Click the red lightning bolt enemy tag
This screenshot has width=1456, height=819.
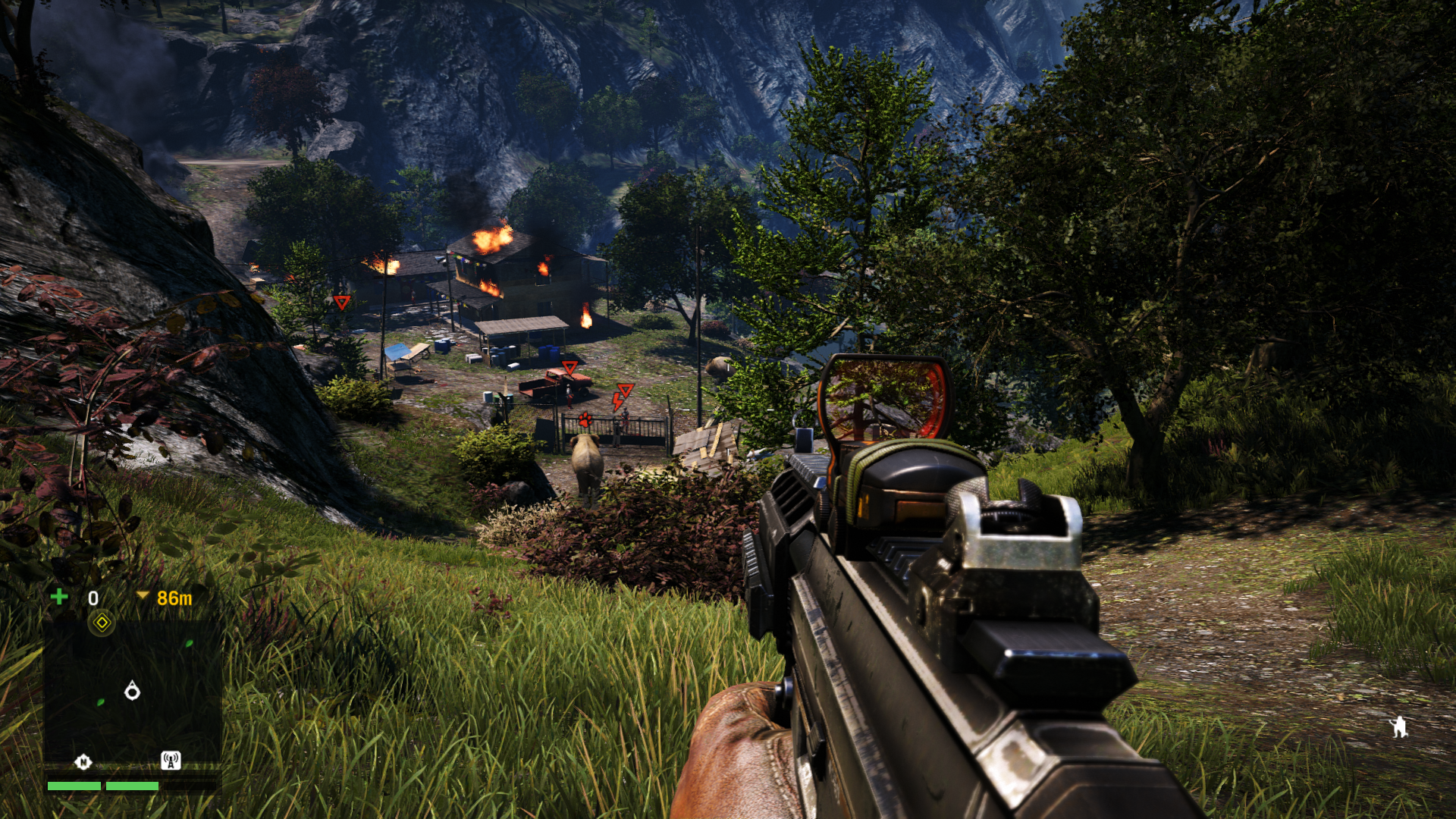pyautogui.click(x=618, y=401)
